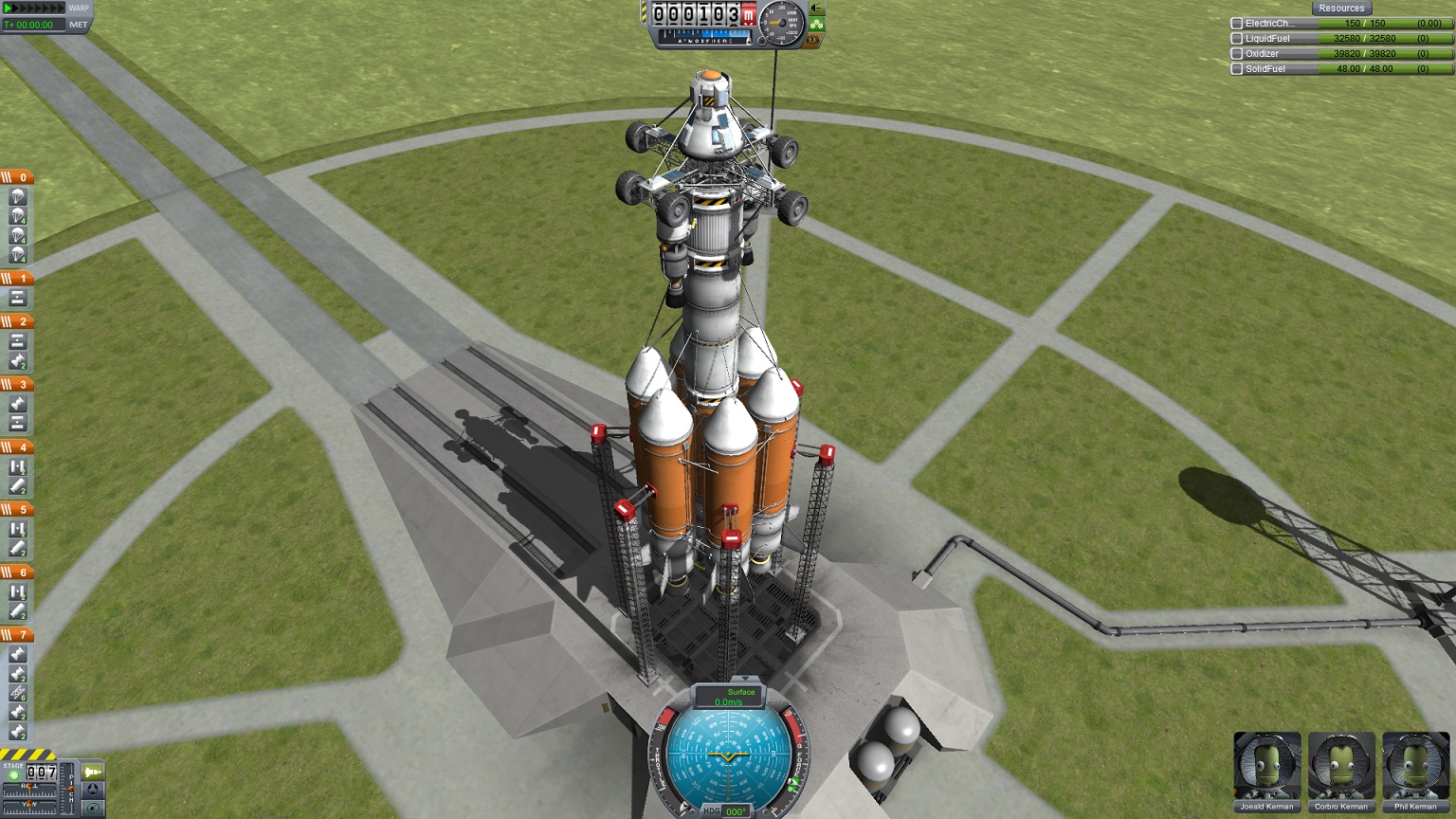Image resolution: width=1456 pixels, height=819 pixels.
Task: Tick the Oxidizer resource checkbox
Action: coord(1237,54)
